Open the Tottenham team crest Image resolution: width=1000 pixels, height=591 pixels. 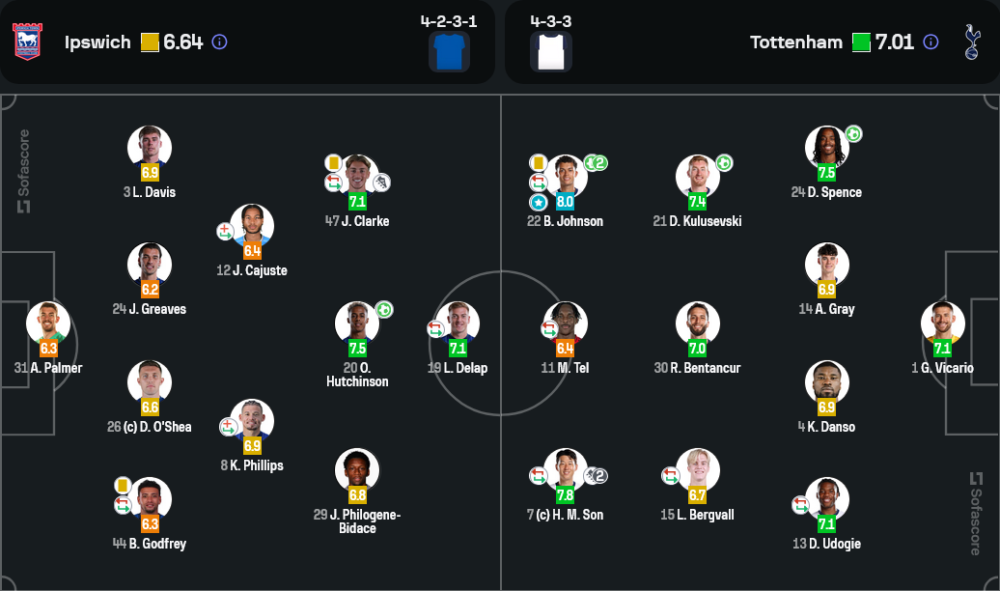click(x=971, y=42)
